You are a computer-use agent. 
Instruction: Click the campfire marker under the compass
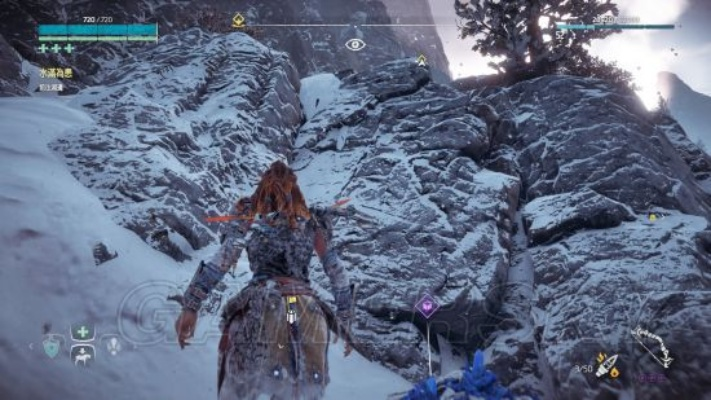421,60
